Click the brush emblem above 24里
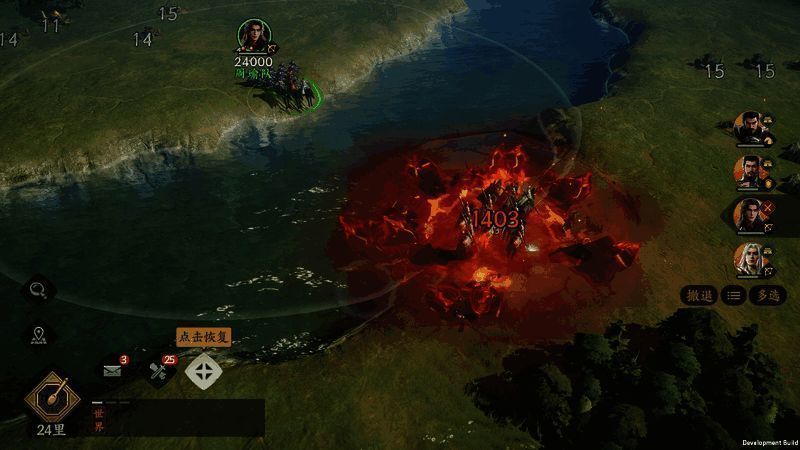The height and width of the screenshot is (450, 800). 51,398
